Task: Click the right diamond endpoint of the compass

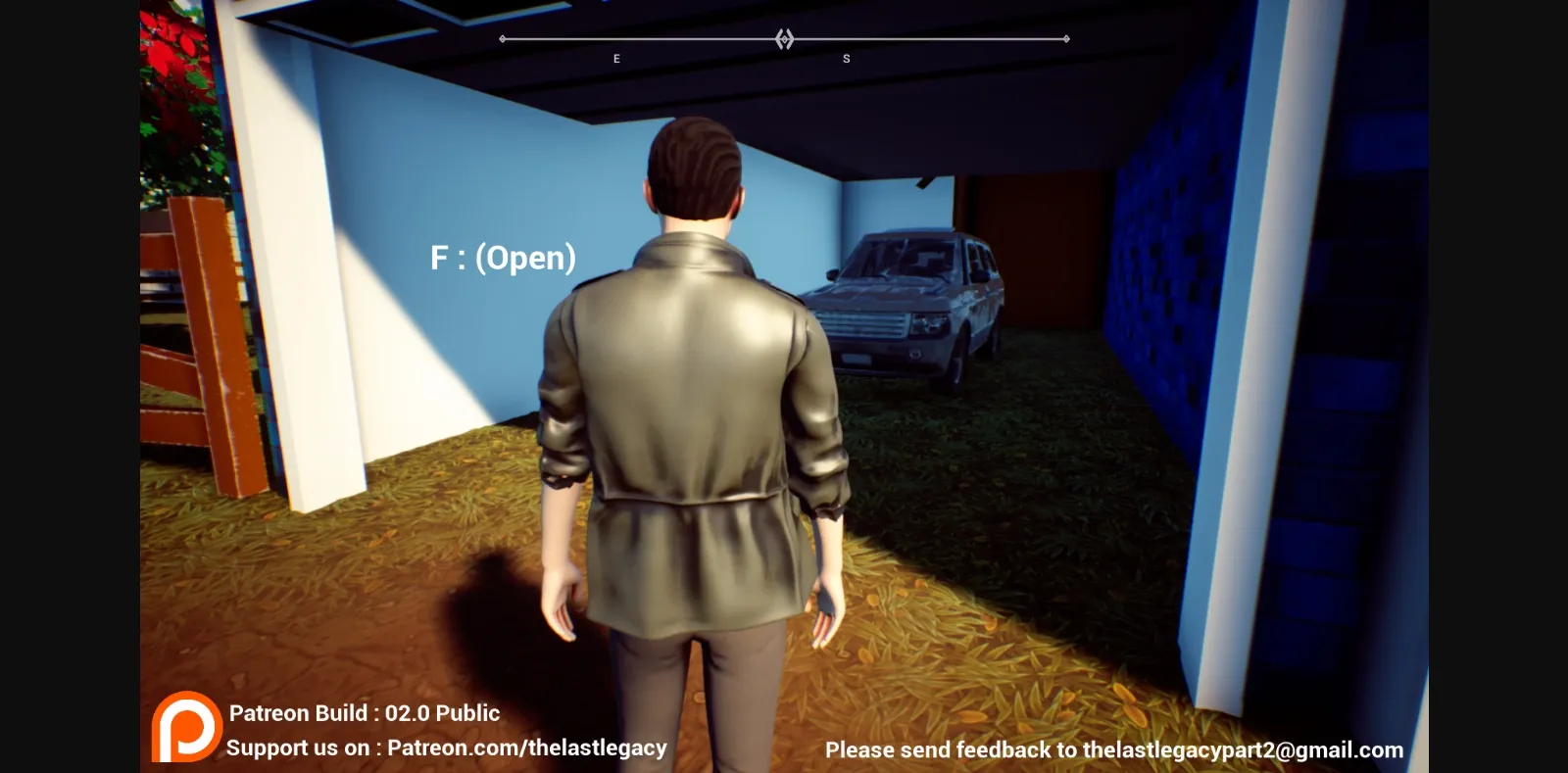Action: point(1067,39)
